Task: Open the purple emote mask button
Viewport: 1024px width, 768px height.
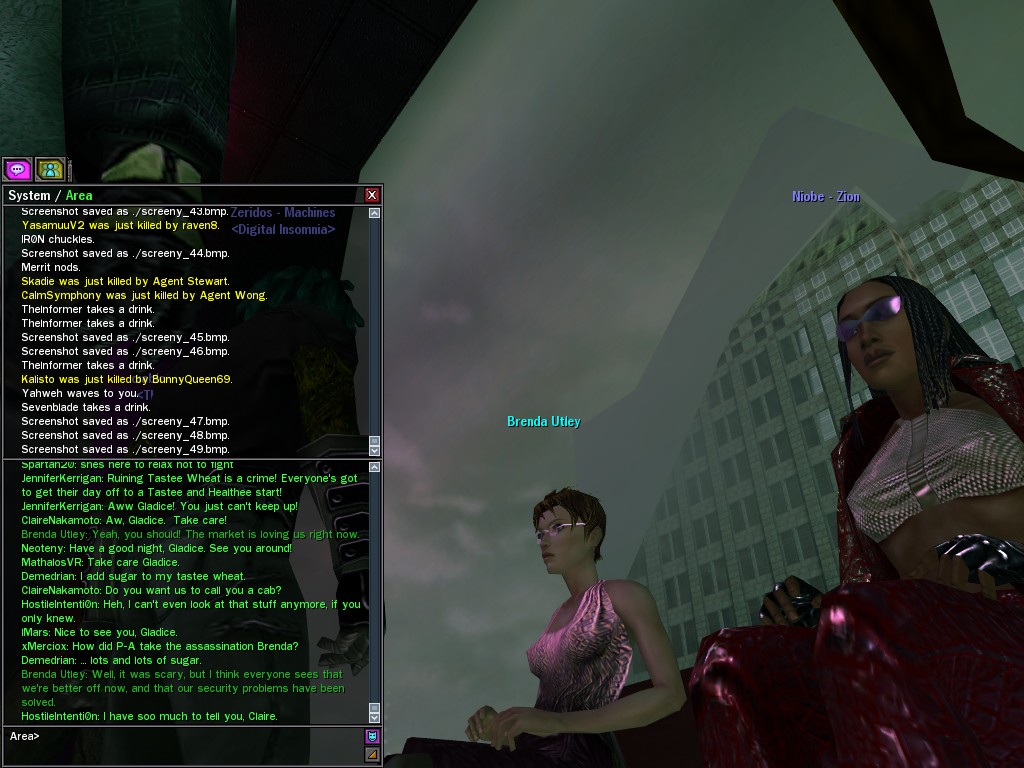Action: point(372,736)
